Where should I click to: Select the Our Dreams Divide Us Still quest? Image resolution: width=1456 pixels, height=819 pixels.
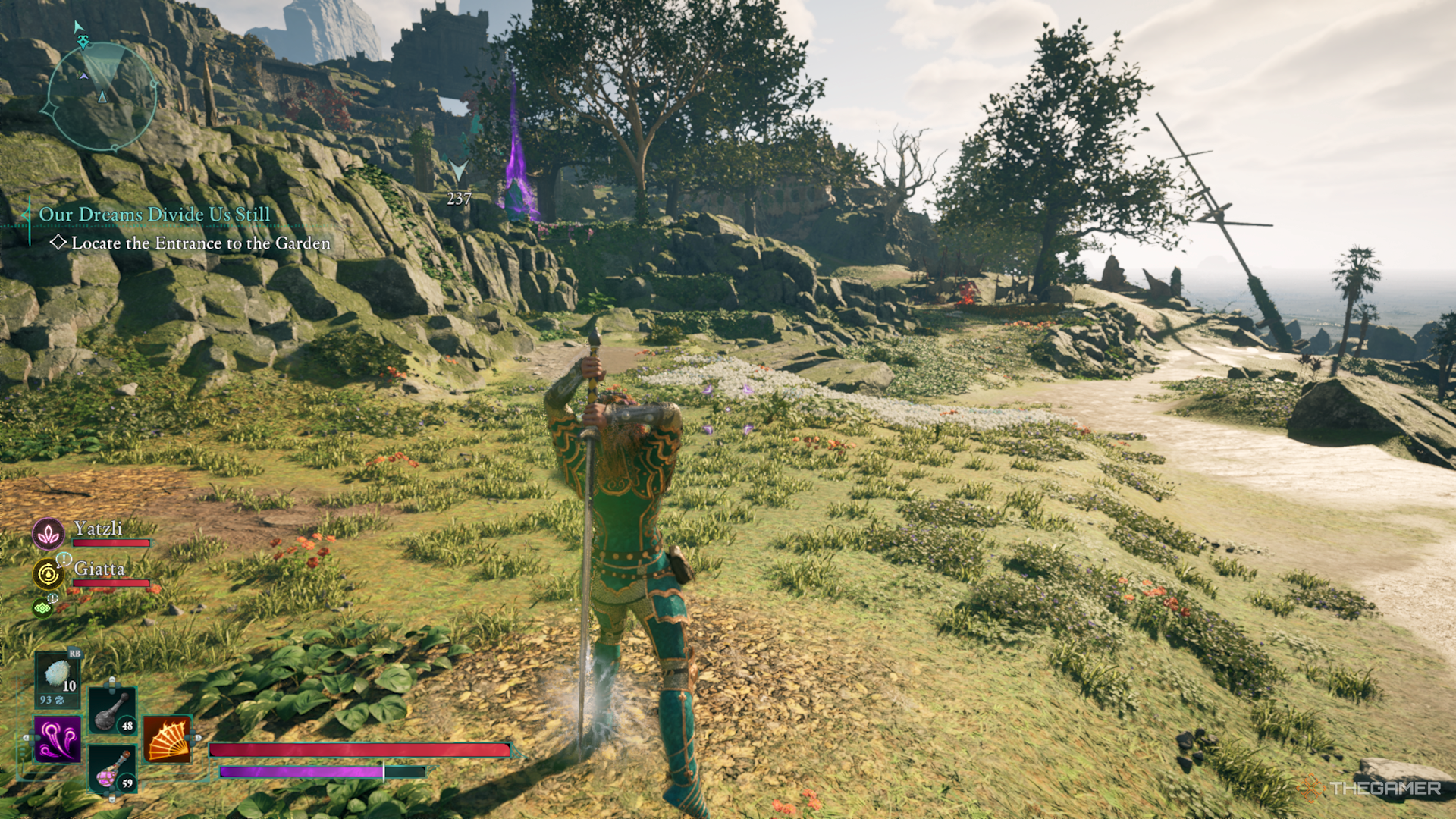point(154,215)
